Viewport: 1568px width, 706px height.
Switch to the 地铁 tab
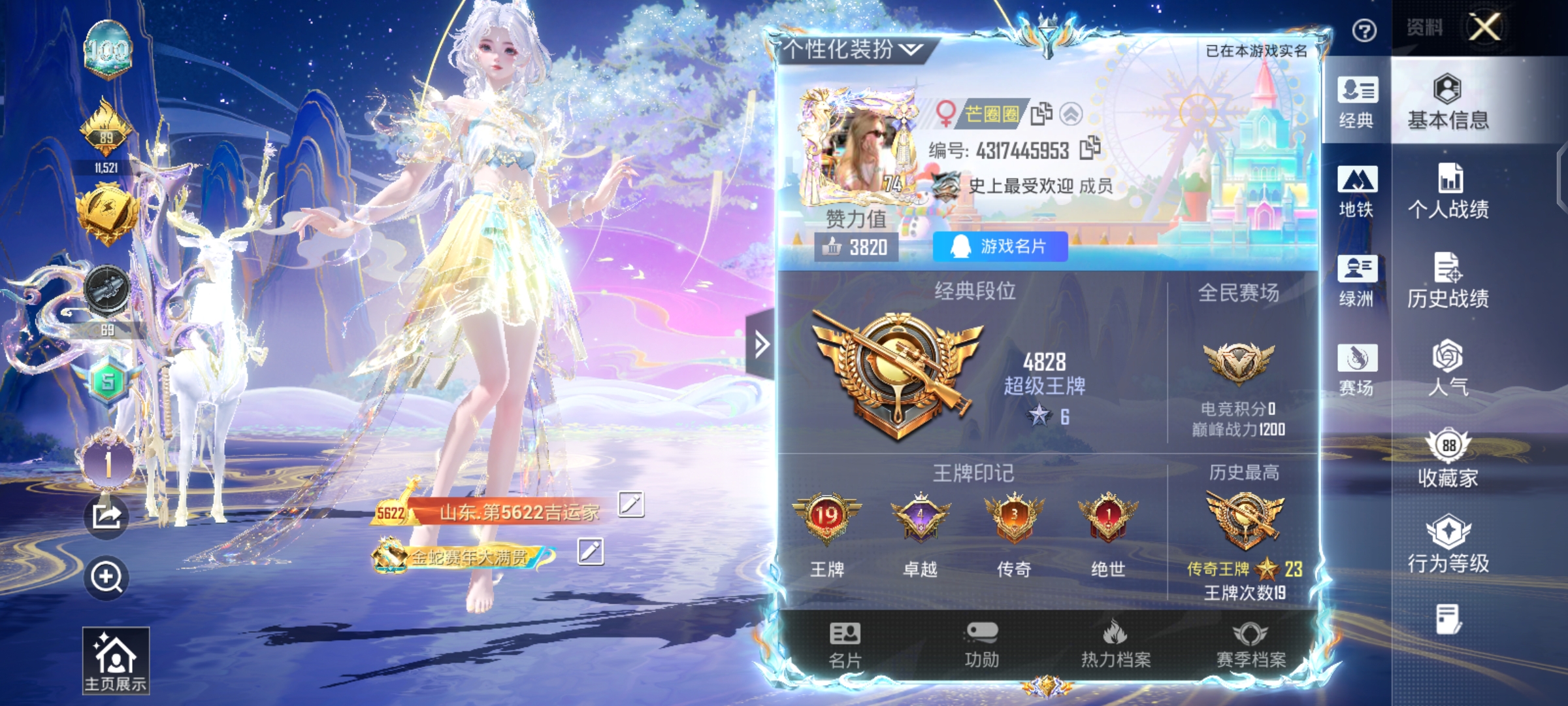click(1357, 192)
